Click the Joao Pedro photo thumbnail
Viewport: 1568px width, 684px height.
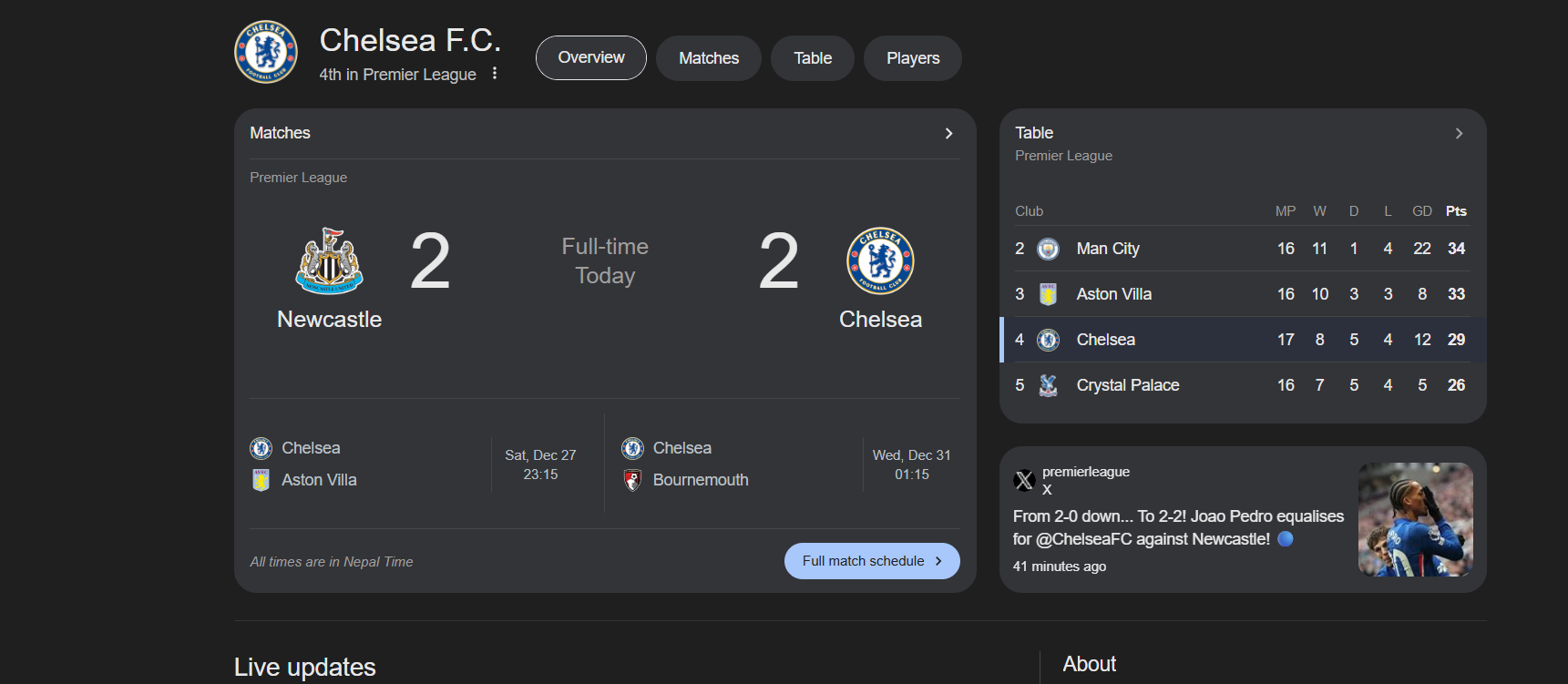coord(1415,519)
